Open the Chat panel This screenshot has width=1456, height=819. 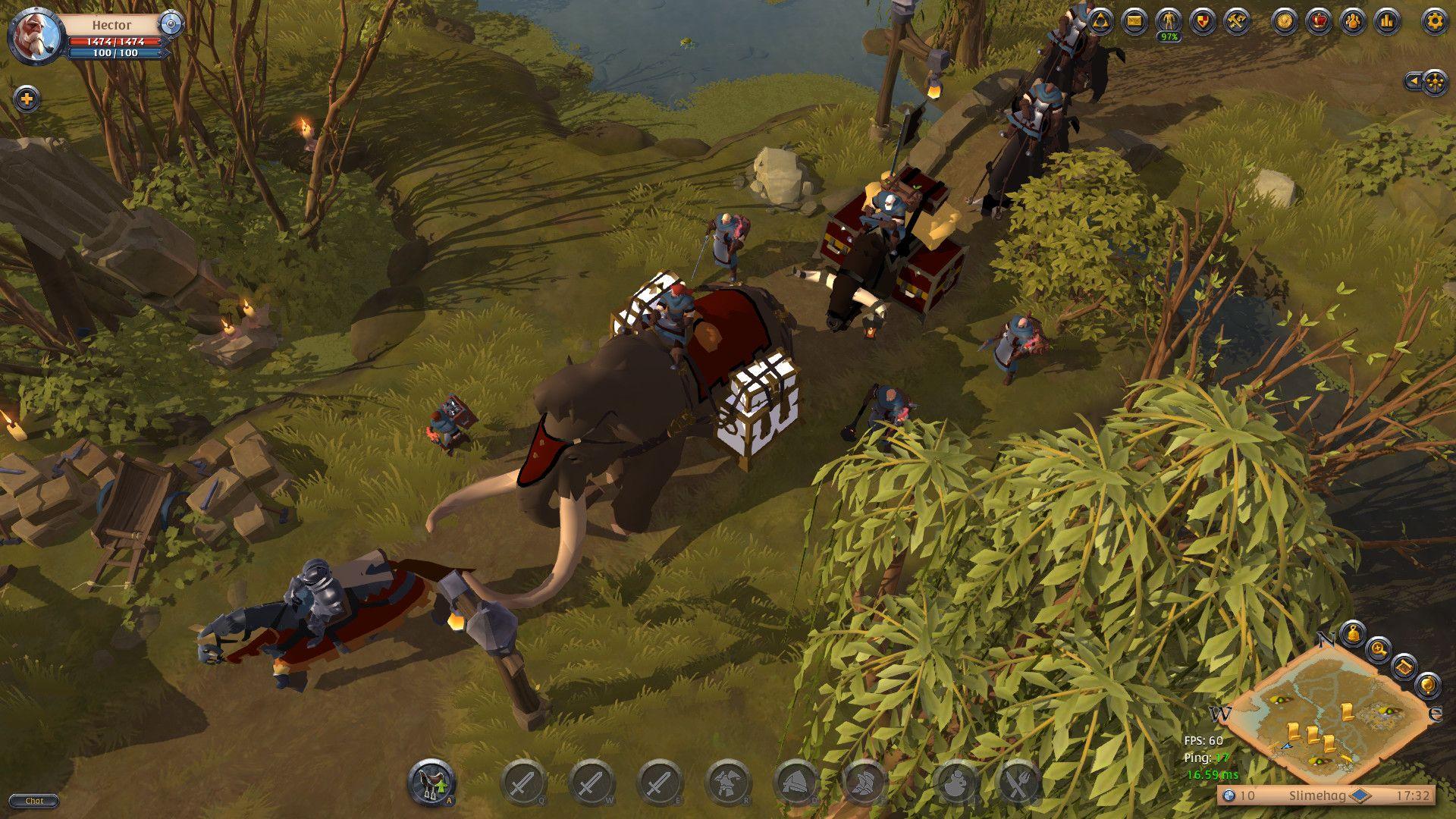click(x=34, y=801)
